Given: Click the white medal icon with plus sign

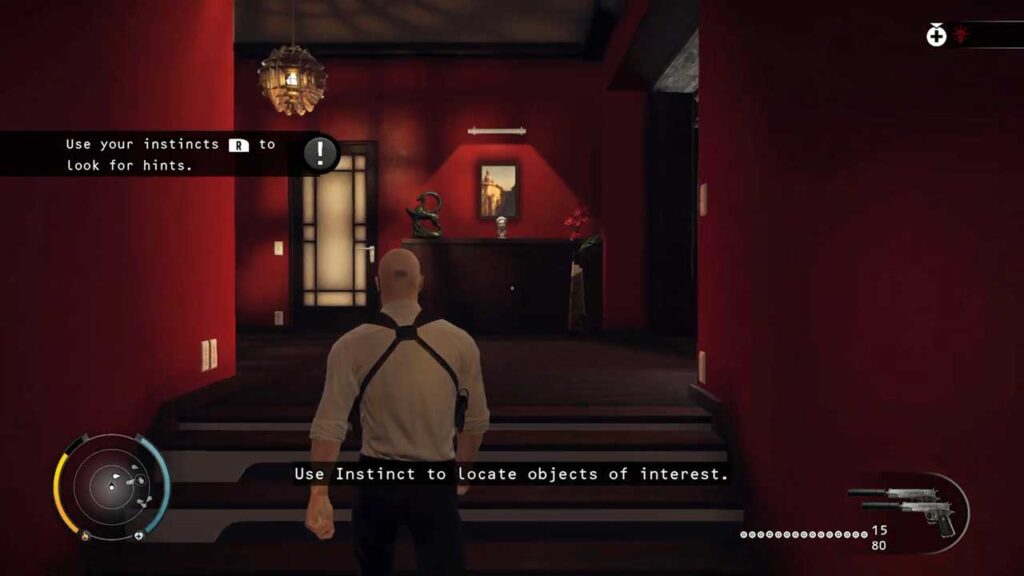Looking at the screenshot, I should click(x=936, y=36).
